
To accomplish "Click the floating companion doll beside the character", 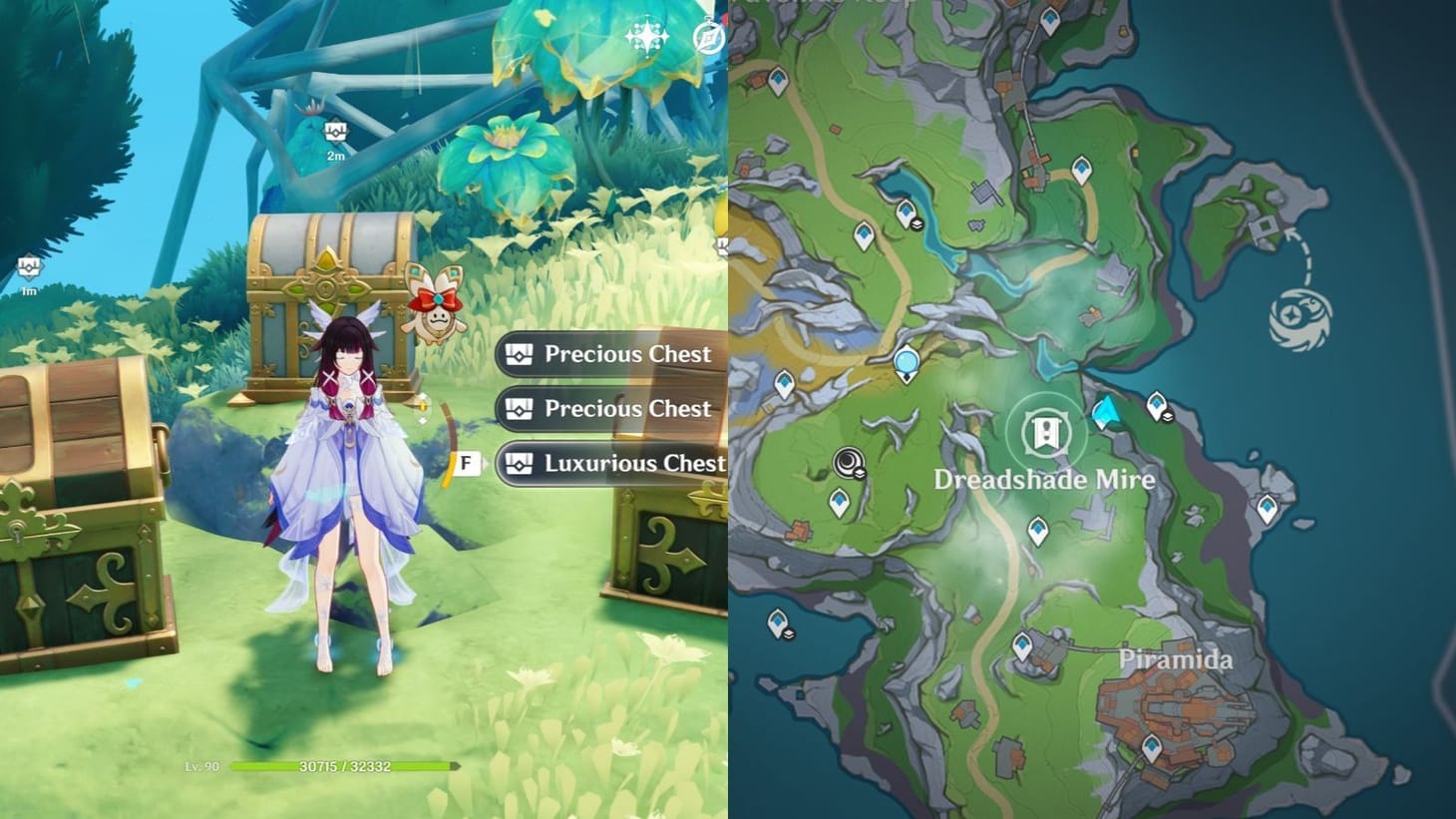I will click(437, 309).
